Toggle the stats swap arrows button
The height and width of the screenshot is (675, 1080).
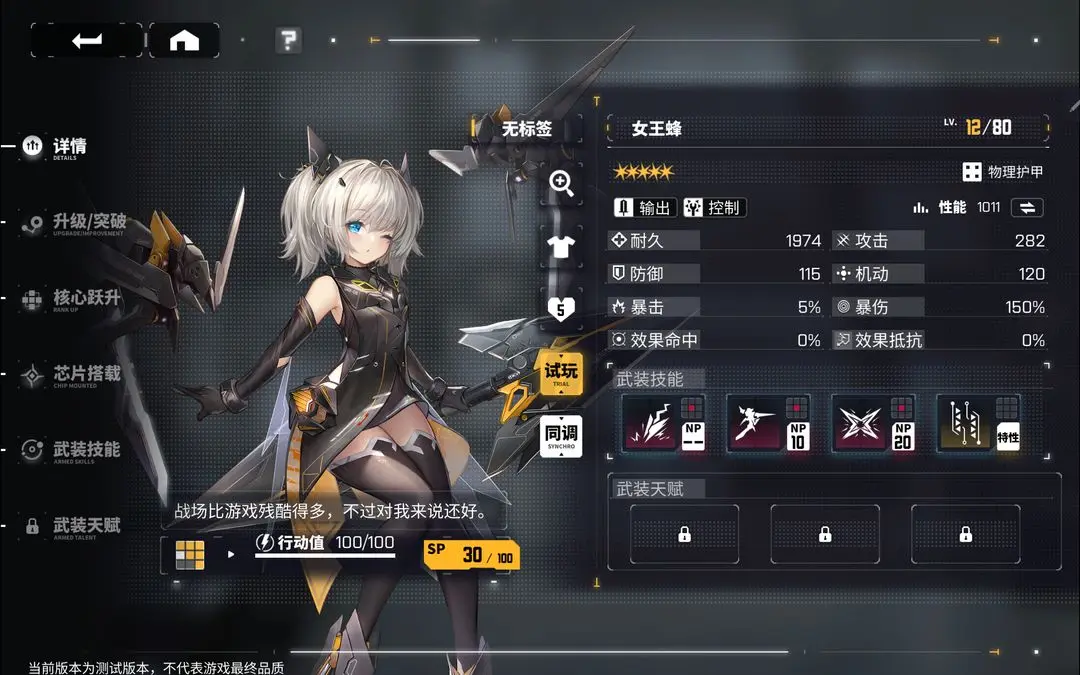tap(1027, 207)
